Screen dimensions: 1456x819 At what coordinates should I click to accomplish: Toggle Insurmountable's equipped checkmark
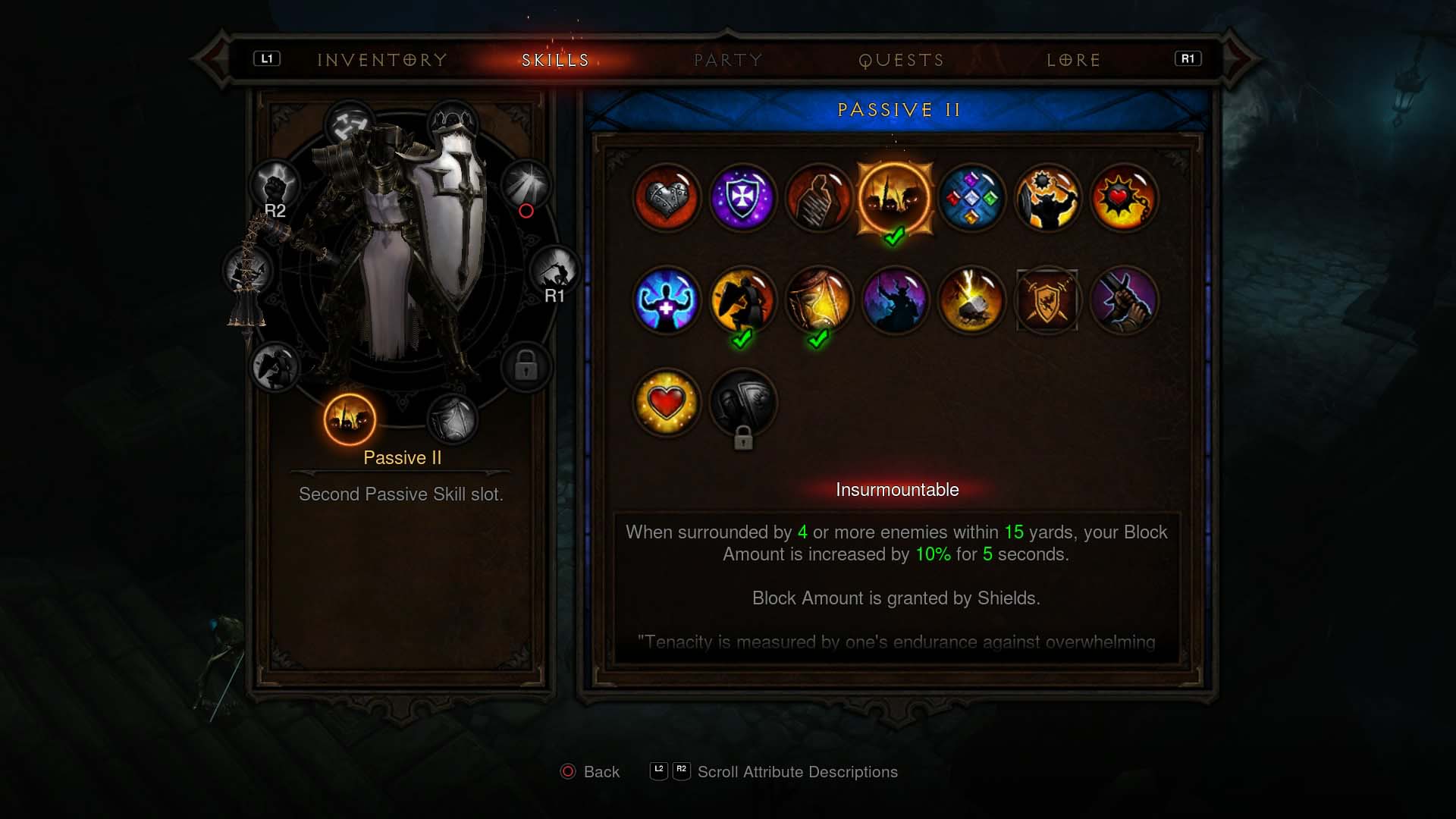click(893, 236)
